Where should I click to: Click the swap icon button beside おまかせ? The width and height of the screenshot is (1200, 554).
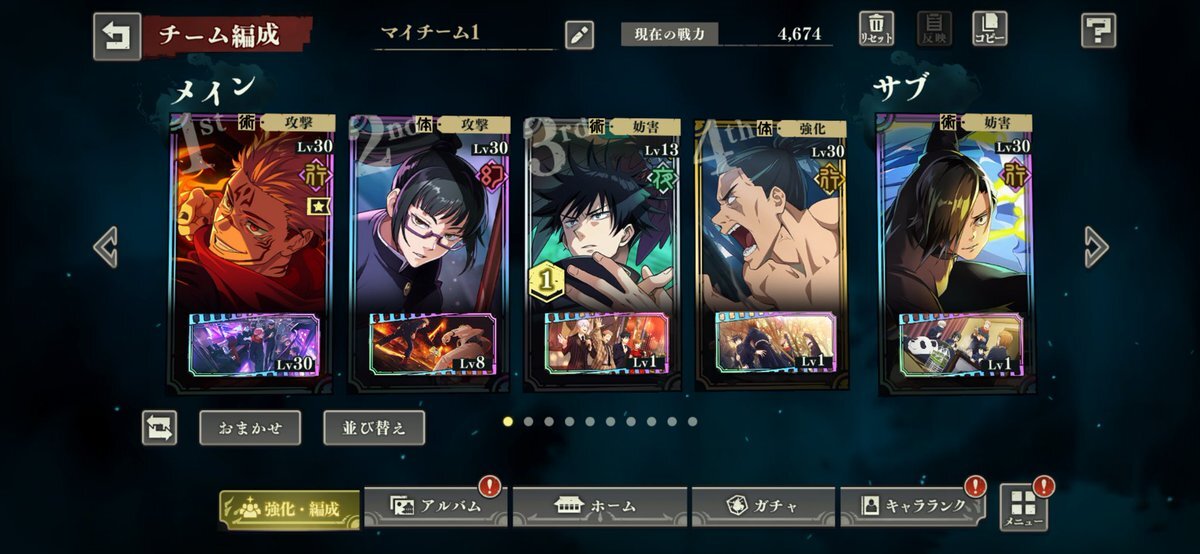pos(159,428)
